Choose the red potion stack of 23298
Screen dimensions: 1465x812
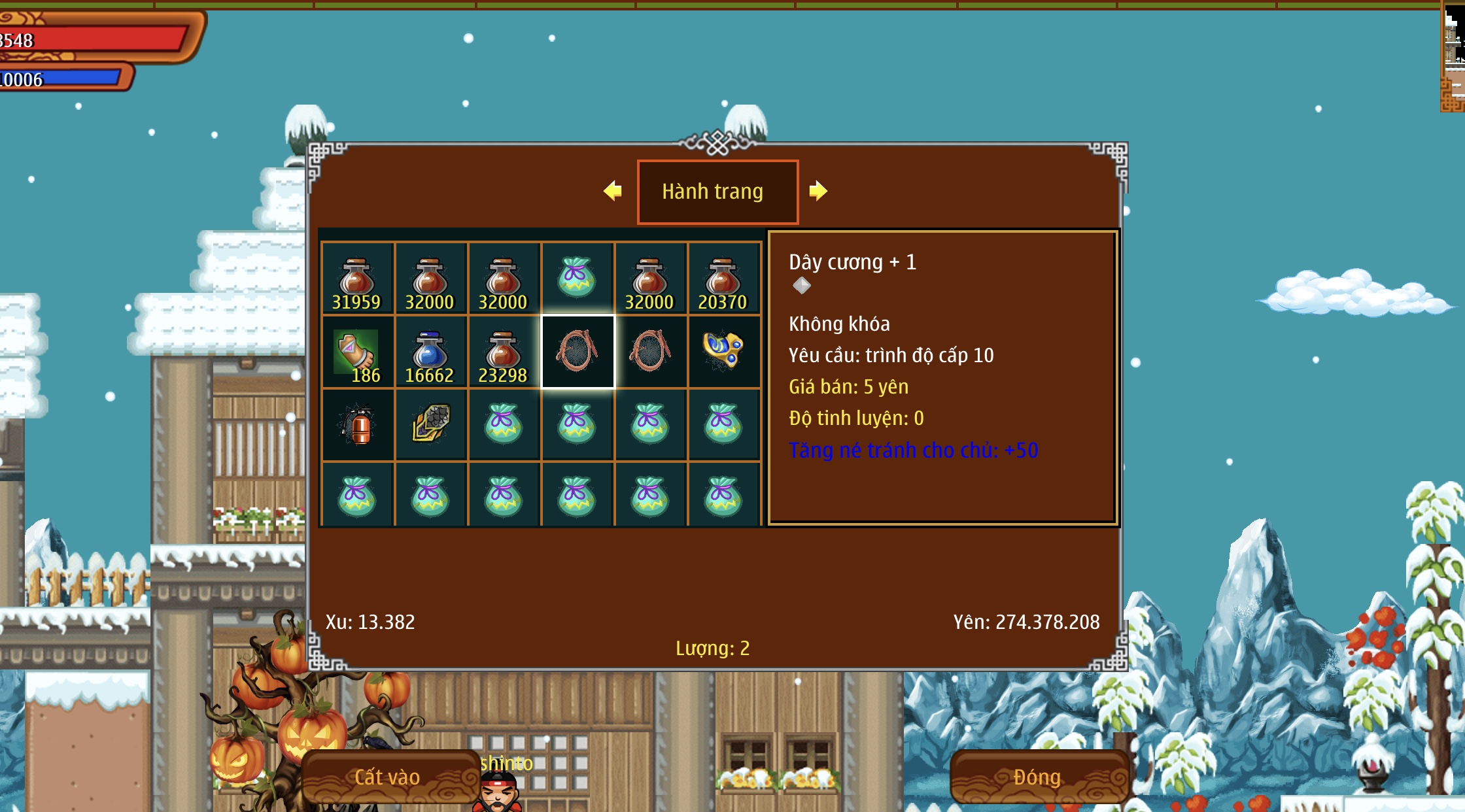(x=503, y=353)
